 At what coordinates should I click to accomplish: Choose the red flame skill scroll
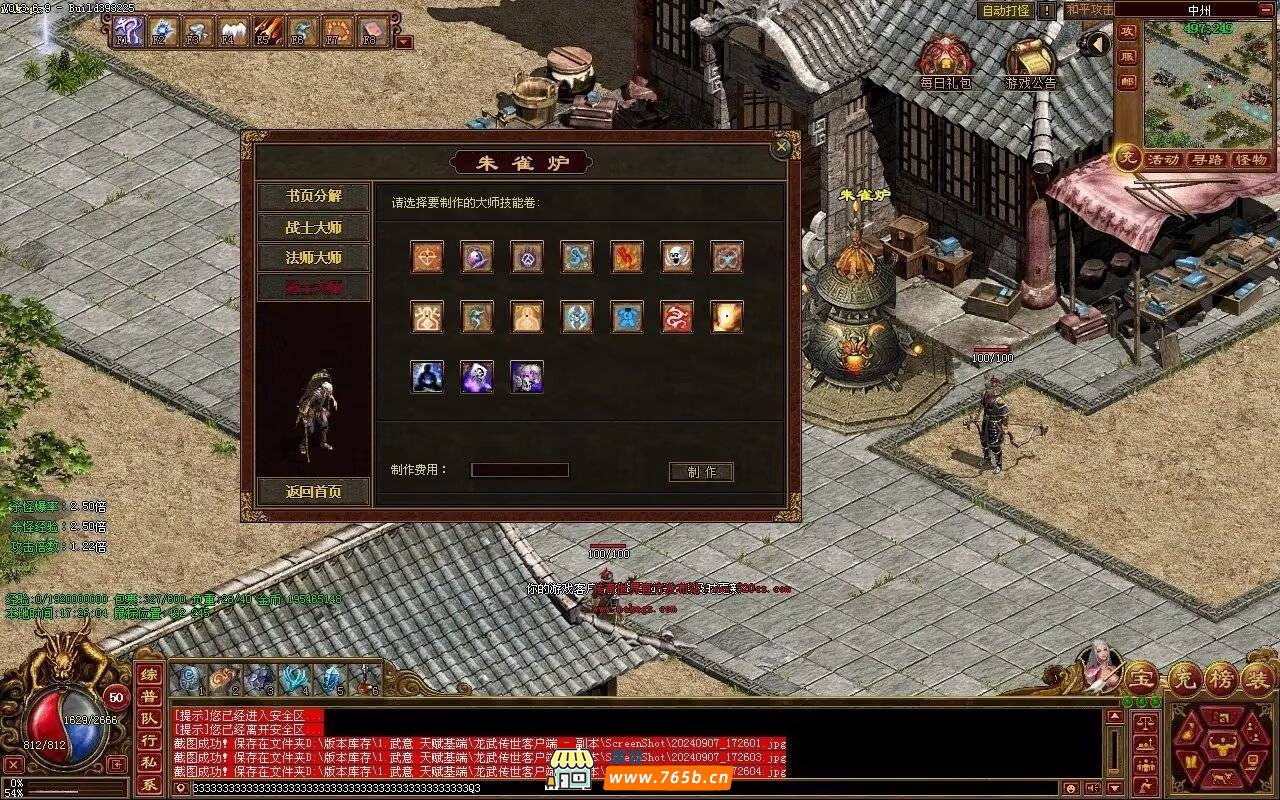click(627, 257)
